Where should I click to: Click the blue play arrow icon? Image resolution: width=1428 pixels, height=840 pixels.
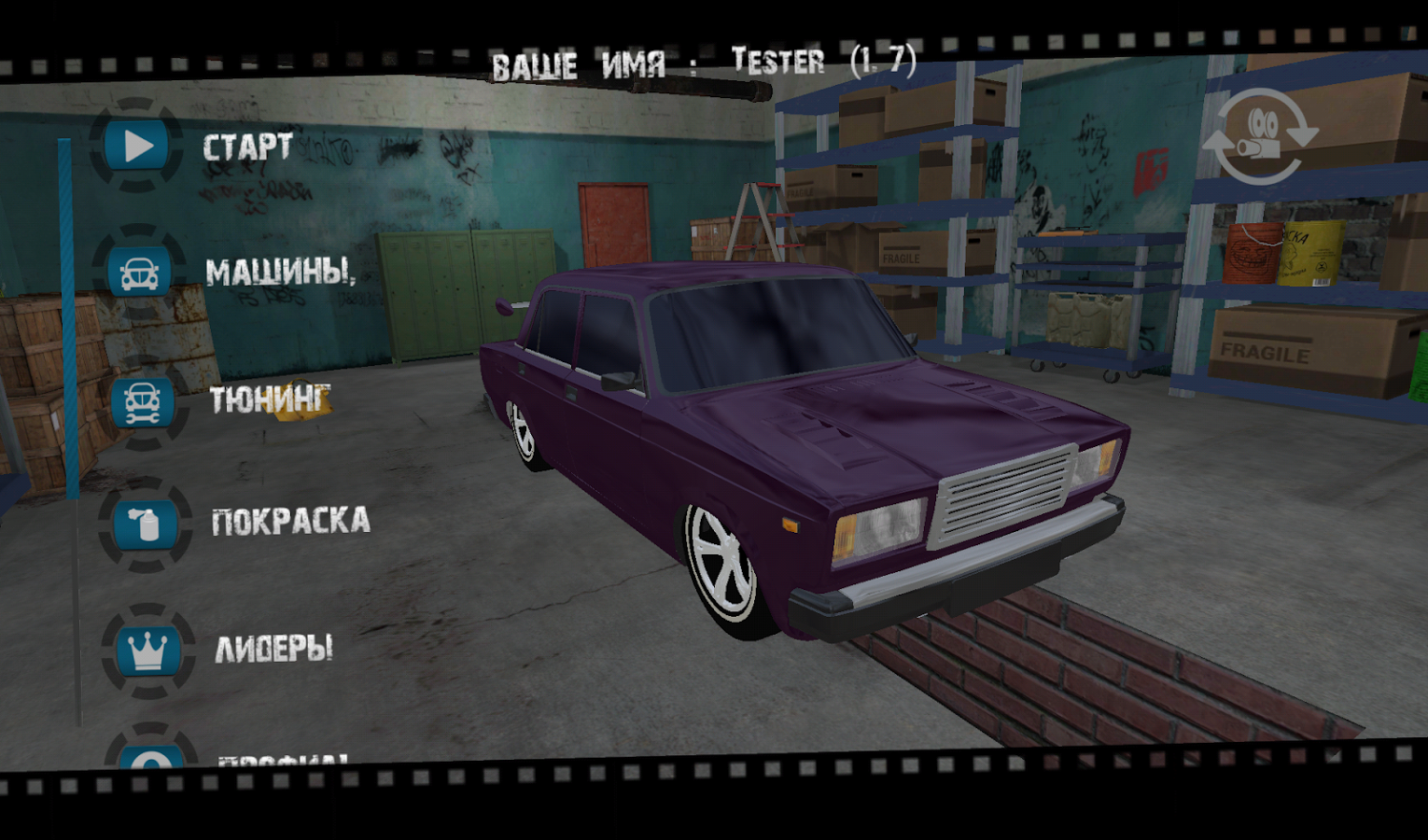(x=137, y=146)
